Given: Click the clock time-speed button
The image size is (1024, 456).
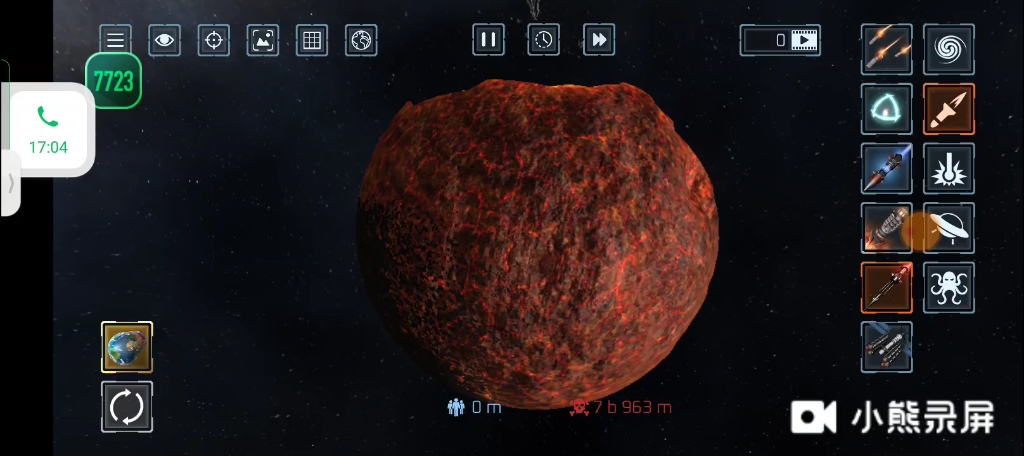Looking at the screenshot, I should [x=543, y=40].
